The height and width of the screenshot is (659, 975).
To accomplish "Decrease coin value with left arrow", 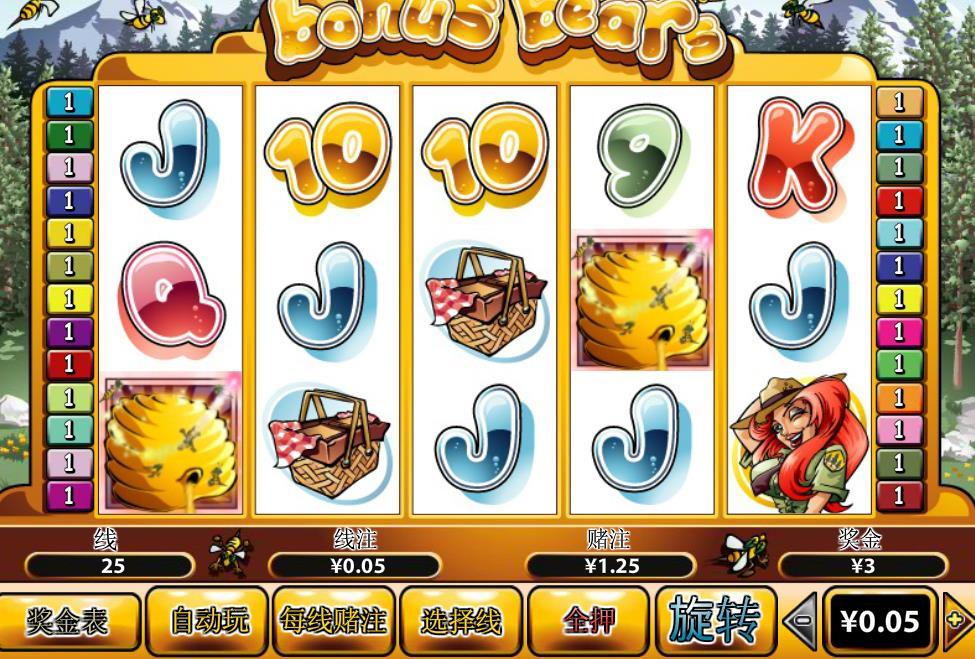I will point(800,622).
